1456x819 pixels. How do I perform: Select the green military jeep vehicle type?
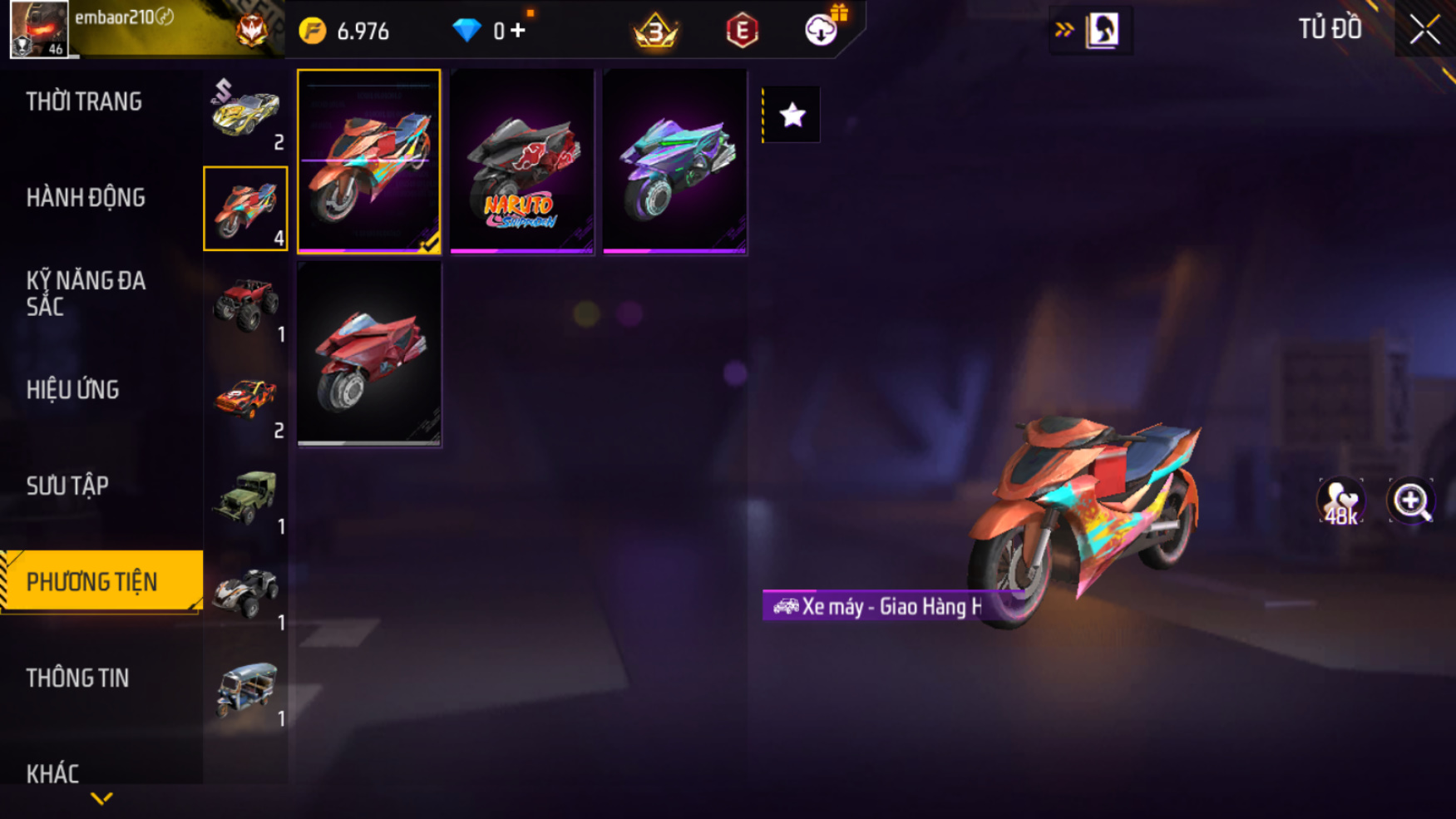click(x=245, y=497)
